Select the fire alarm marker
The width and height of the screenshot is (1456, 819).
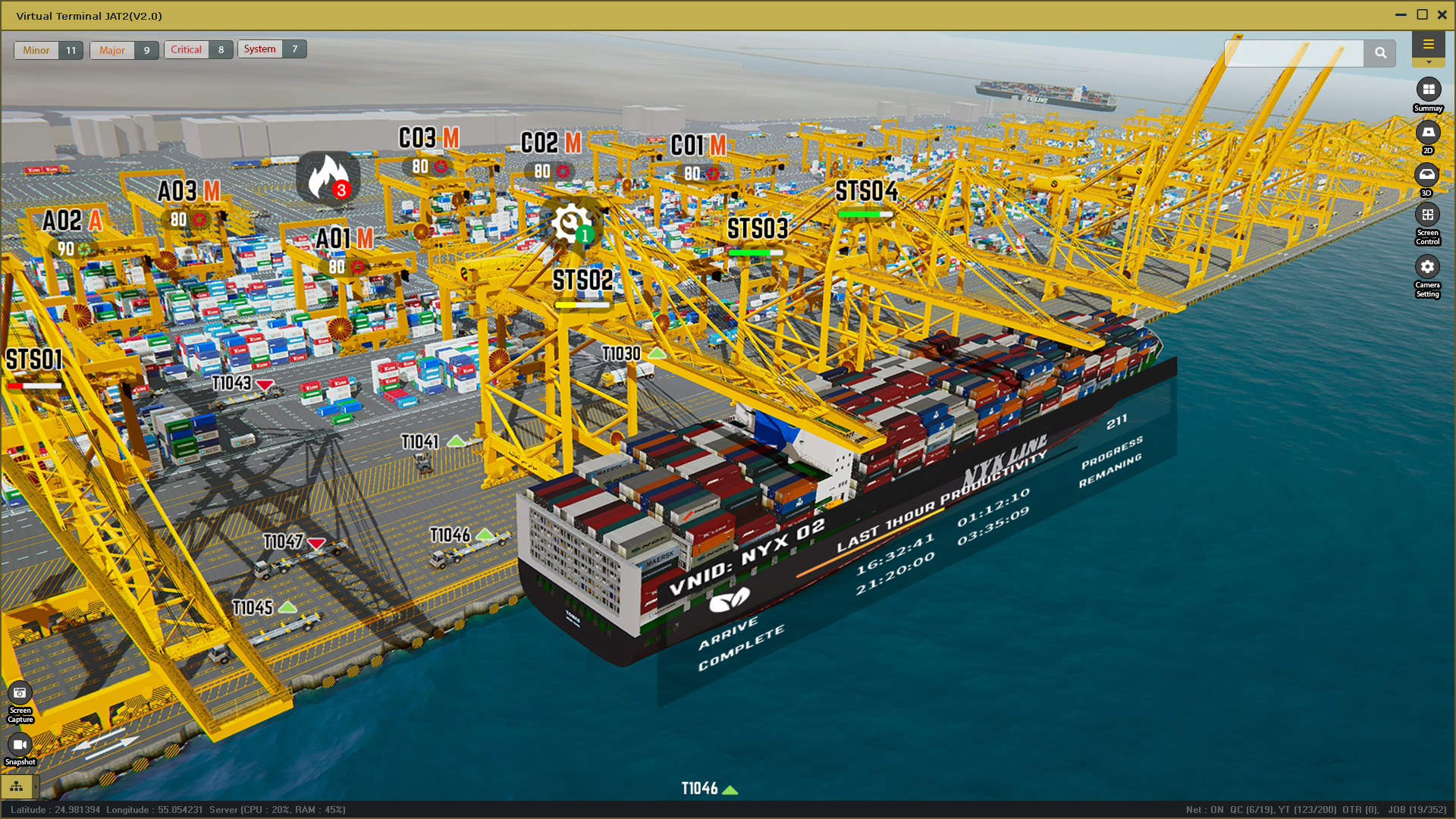tap(328, 177)
